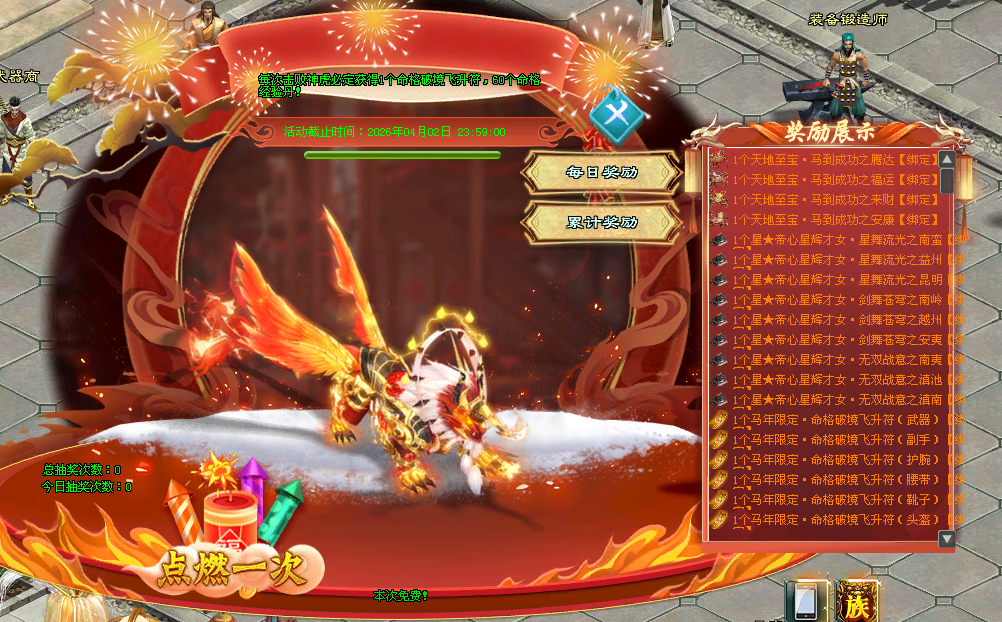Select the 剑舞苍穹之南岭 reward row
The image size is (1002, 622).
coord(840,300)
